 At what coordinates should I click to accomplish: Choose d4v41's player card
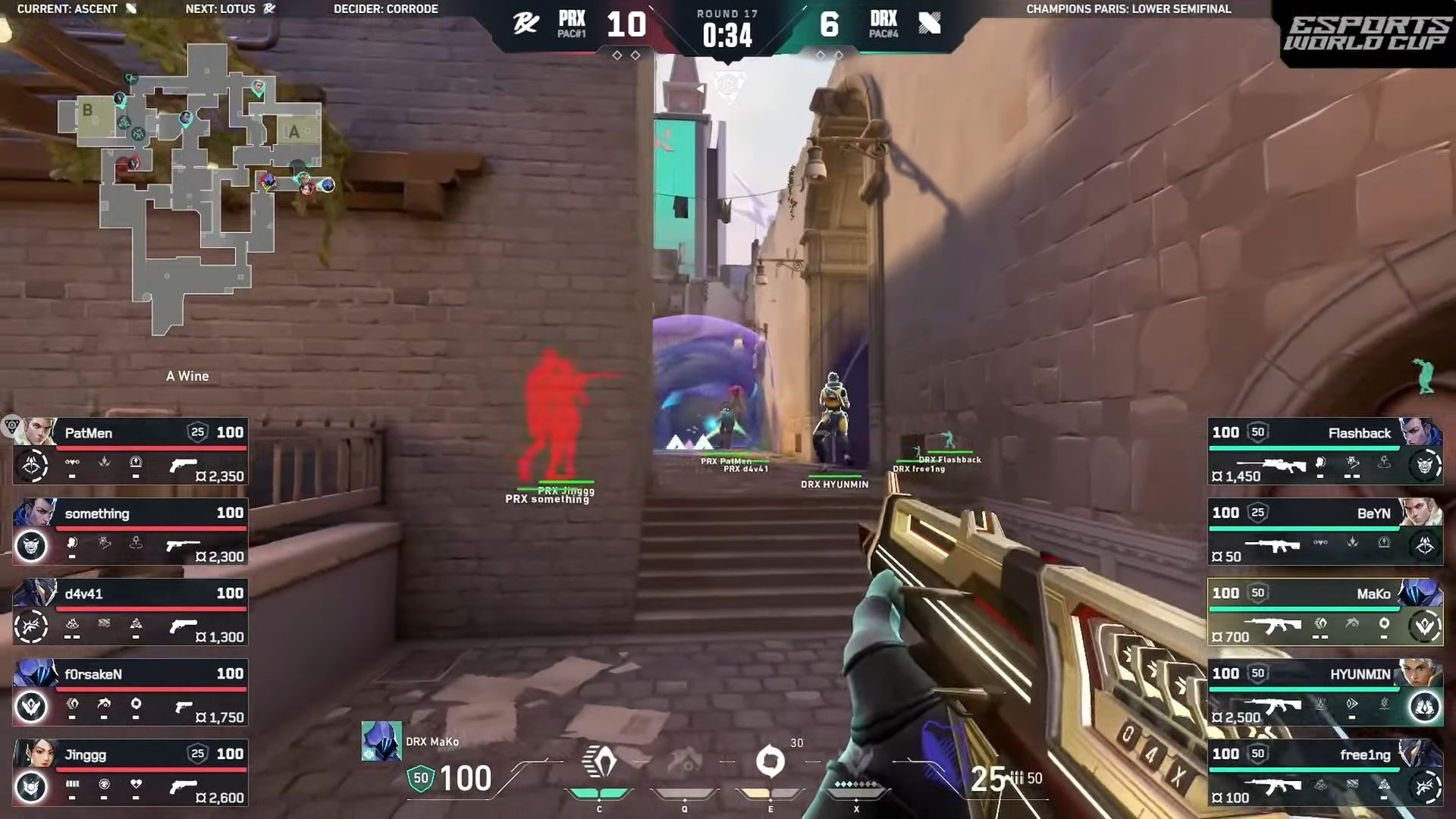tap(130, 611)
